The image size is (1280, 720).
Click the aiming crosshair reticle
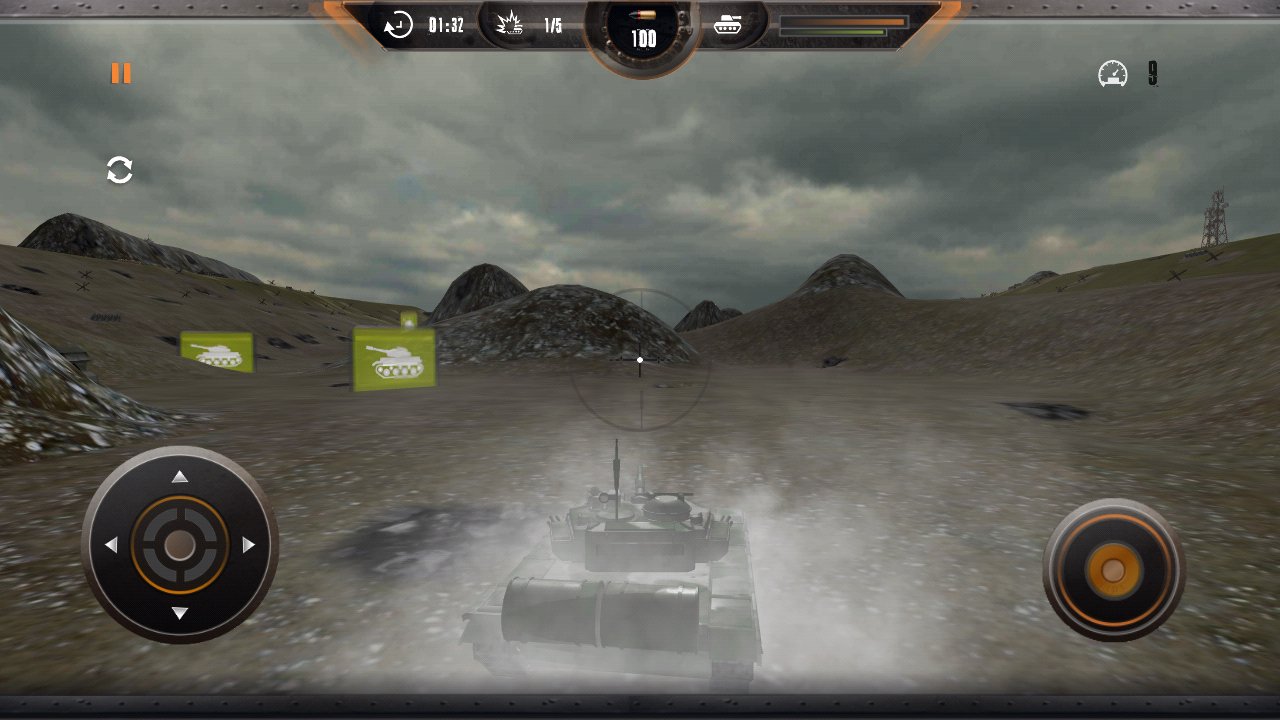point(638,358)
